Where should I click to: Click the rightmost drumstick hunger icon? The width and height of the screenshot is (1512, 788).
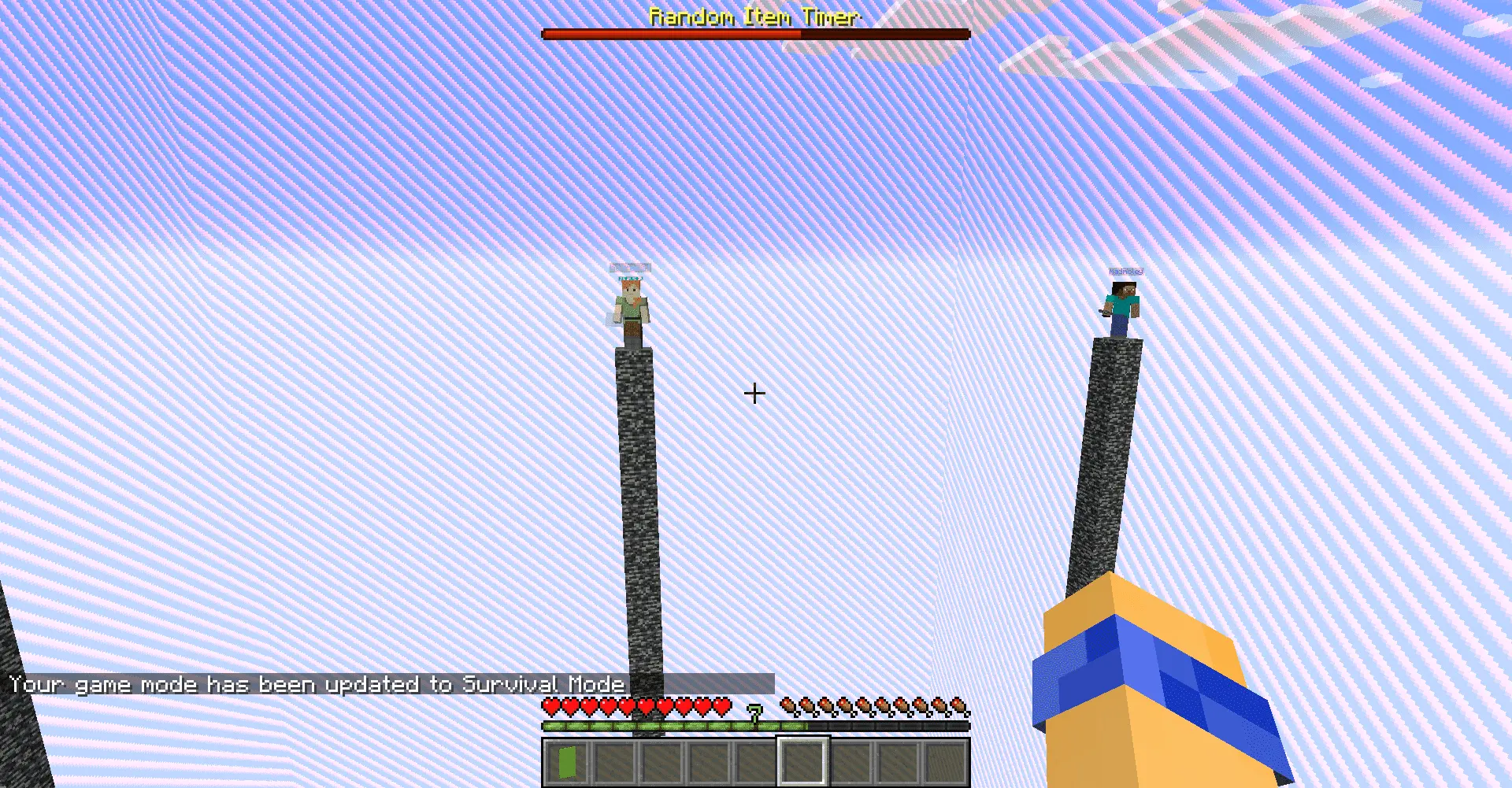point(958,706)
